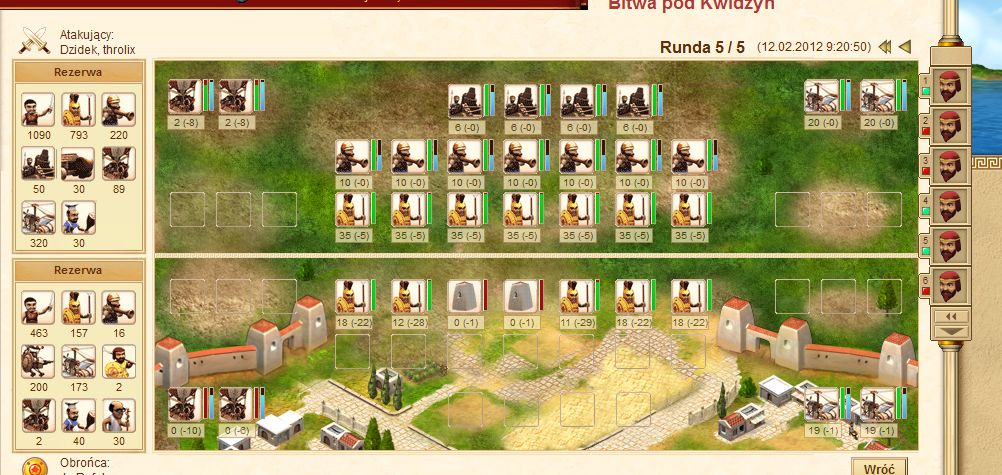Select defender reserve unit with 463 troops
The image size is (1002, 475).
click(x=38, y=309)
